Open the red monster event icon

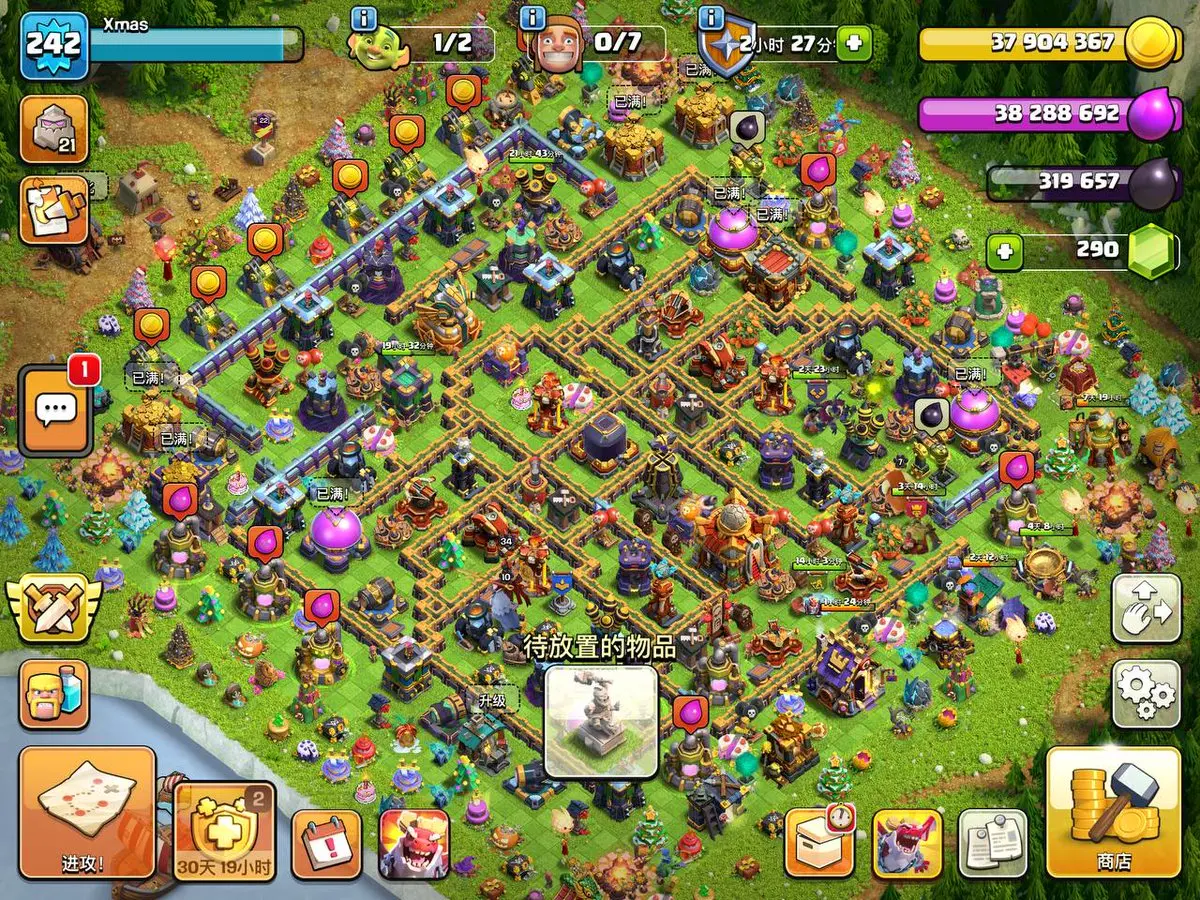click(x=414, y=843)
